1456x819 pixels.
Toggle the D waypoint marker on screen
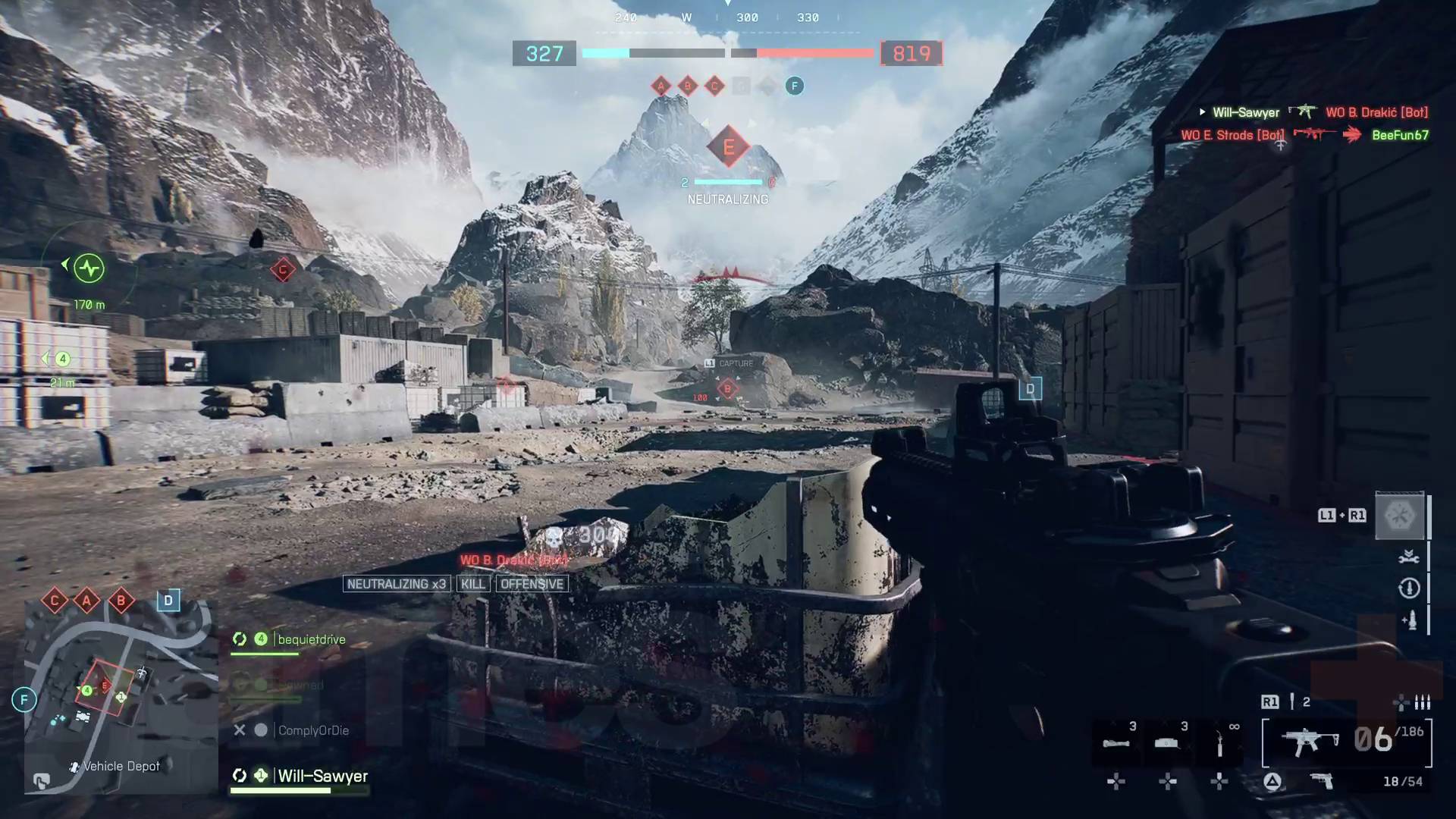coord(1030,389)
